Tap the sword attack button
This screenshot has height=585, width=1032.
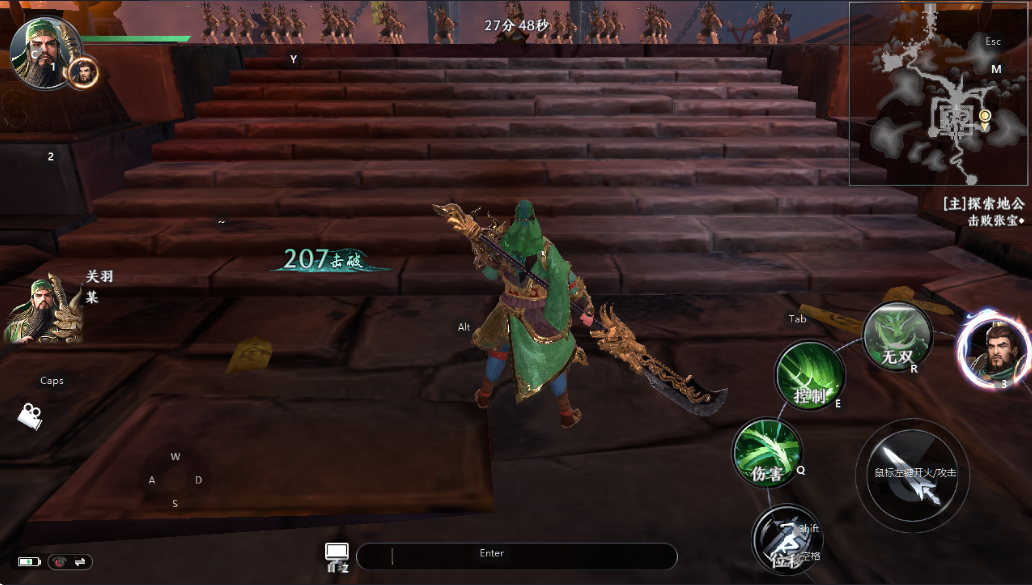[x=912, y=474]
